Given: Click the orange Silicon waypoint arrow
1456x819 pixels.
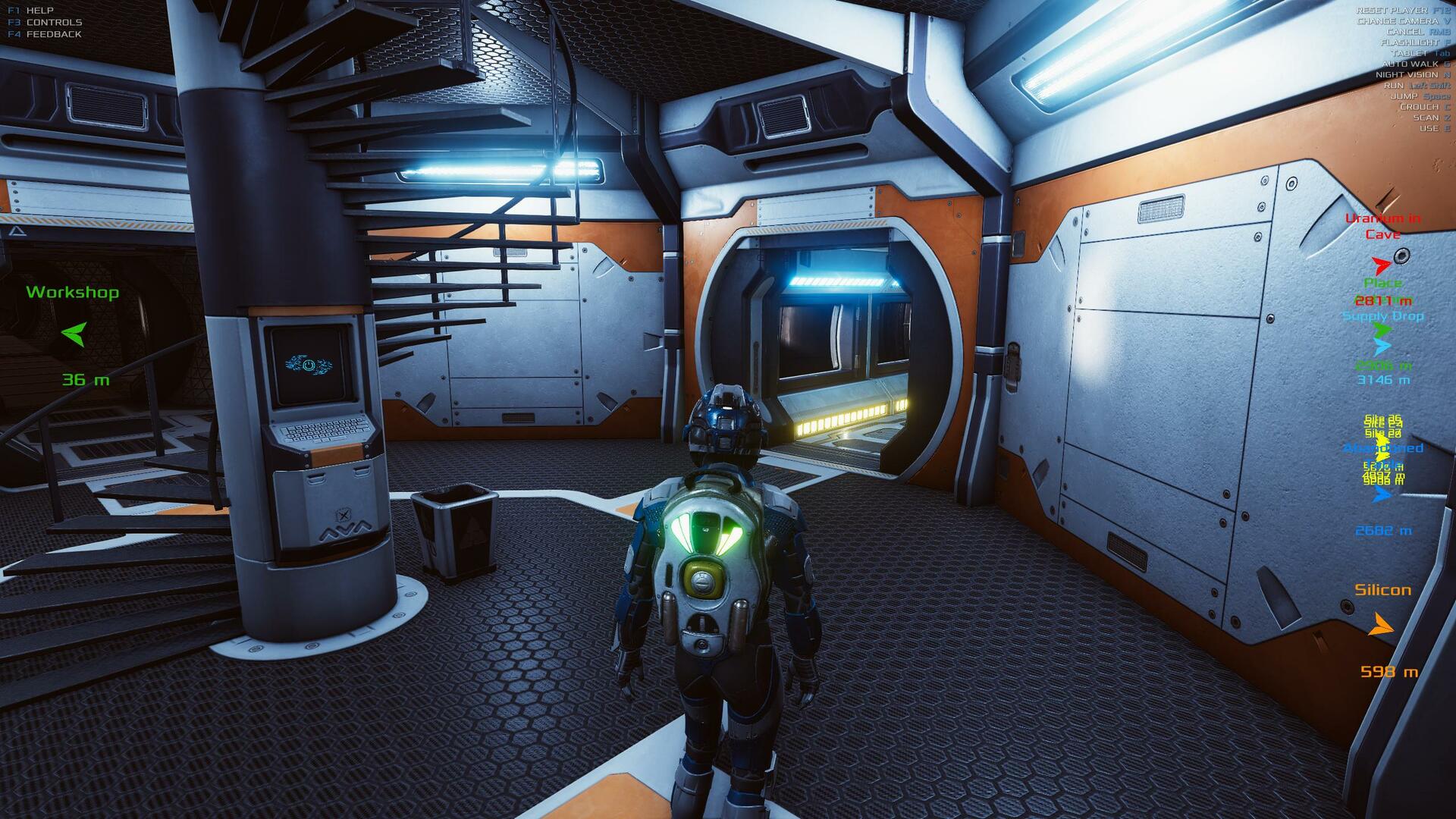Looking at the screenshot, I should [x=1382, y=626].
